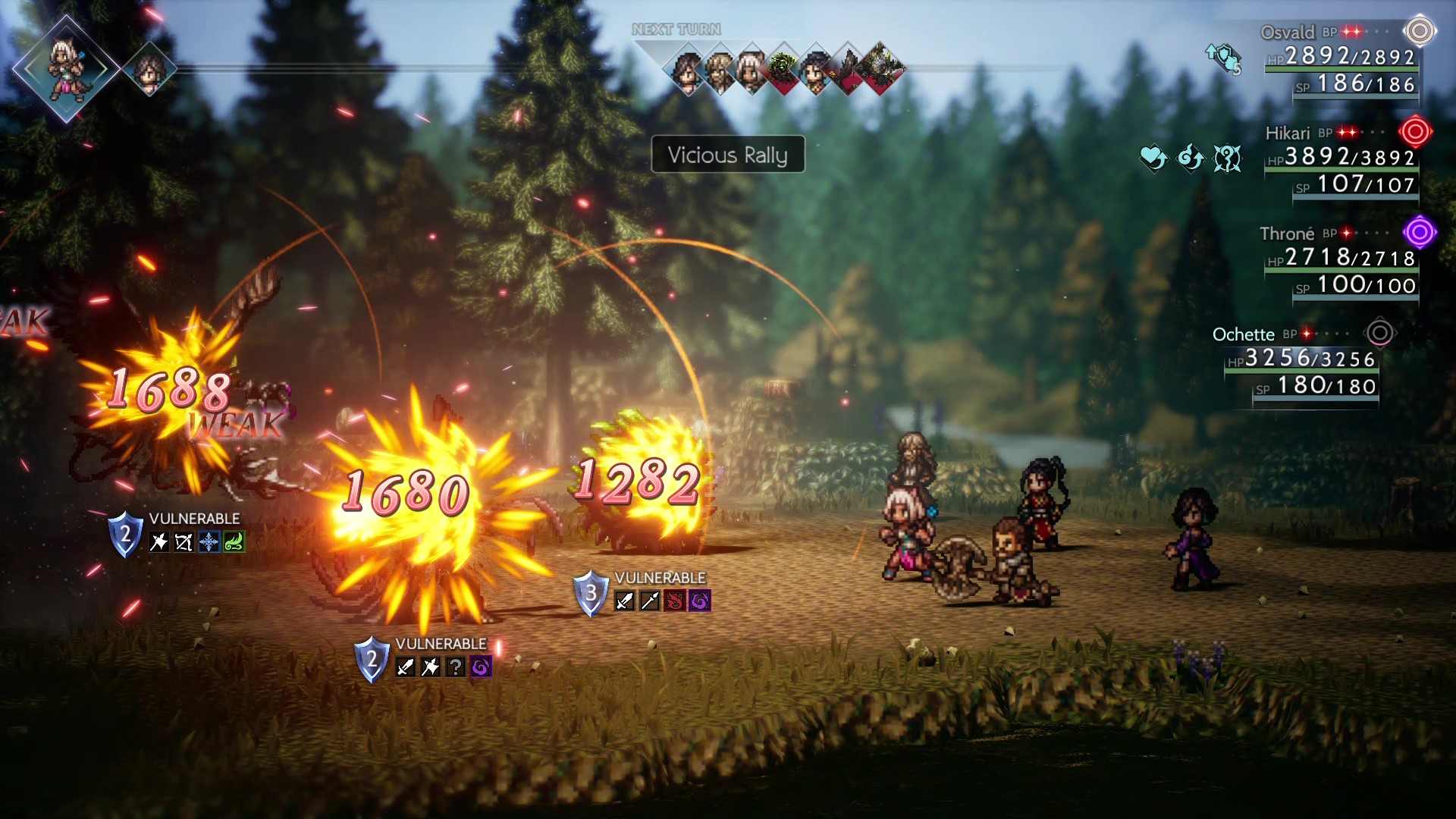The image size is (1456, 819).
Task: Select the axe weakness icon on the left enemy
Action: coord(158,542)
